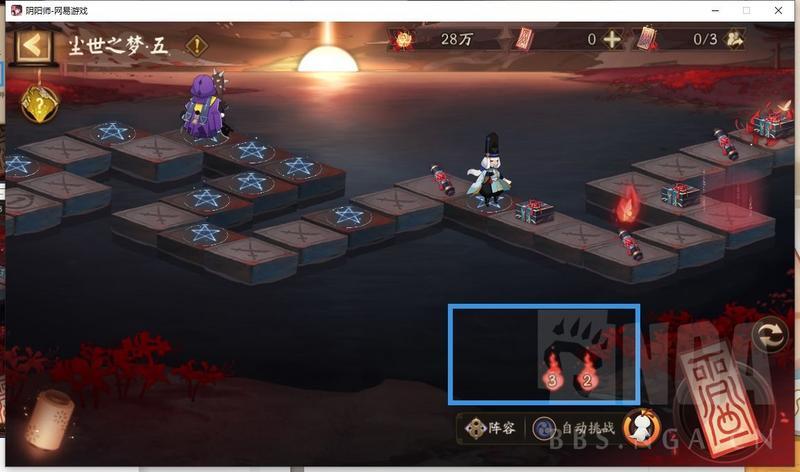The width and height of the screenshot is (800, 472).
Task: Go back with the arrow button
Action: pos(34,46)
